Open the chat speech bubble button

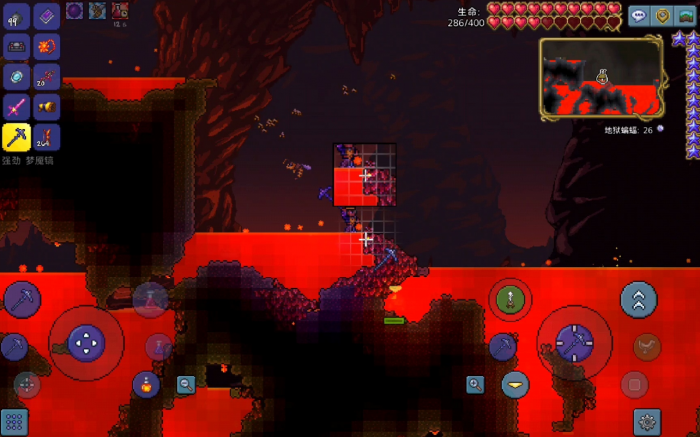pos(638,15)
